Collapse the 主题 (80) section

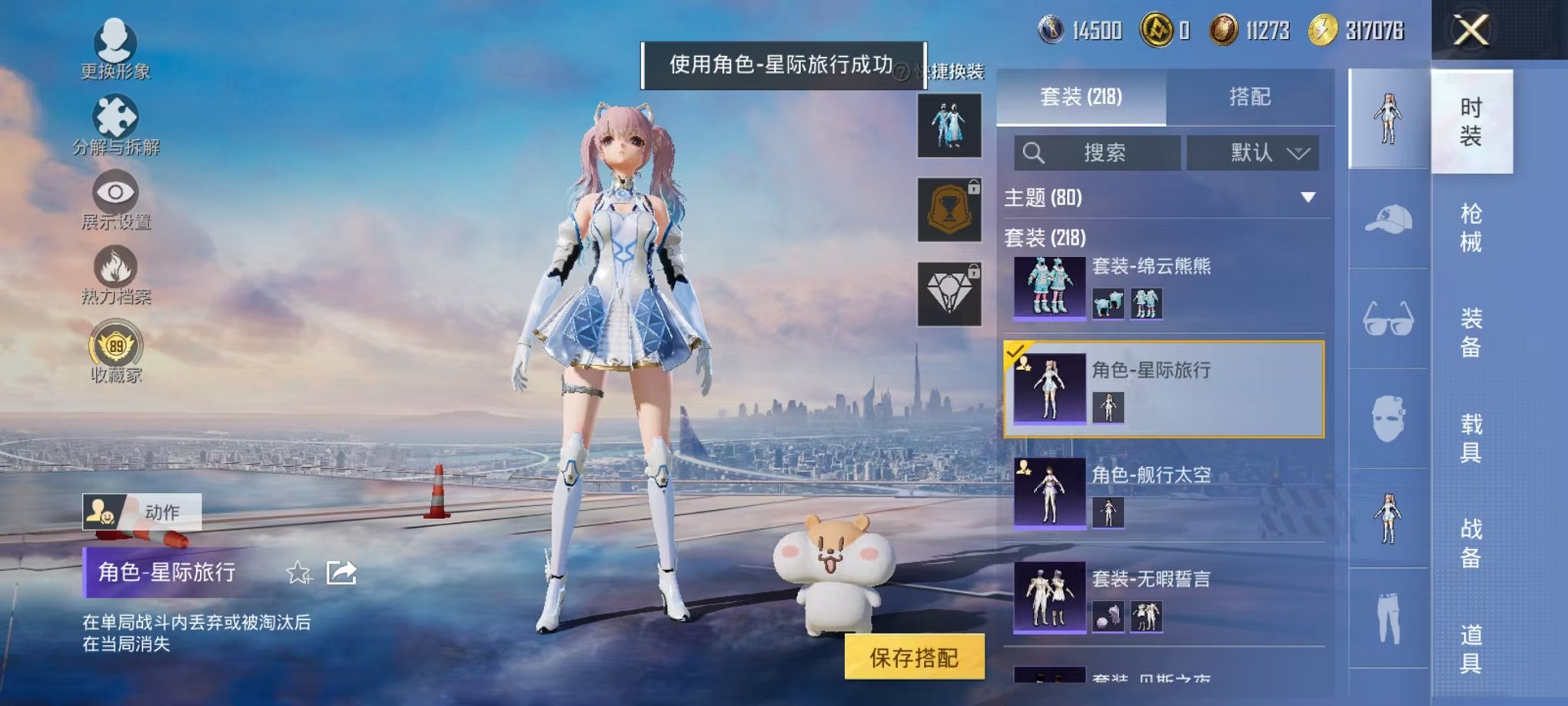[x=1308, y=196]
